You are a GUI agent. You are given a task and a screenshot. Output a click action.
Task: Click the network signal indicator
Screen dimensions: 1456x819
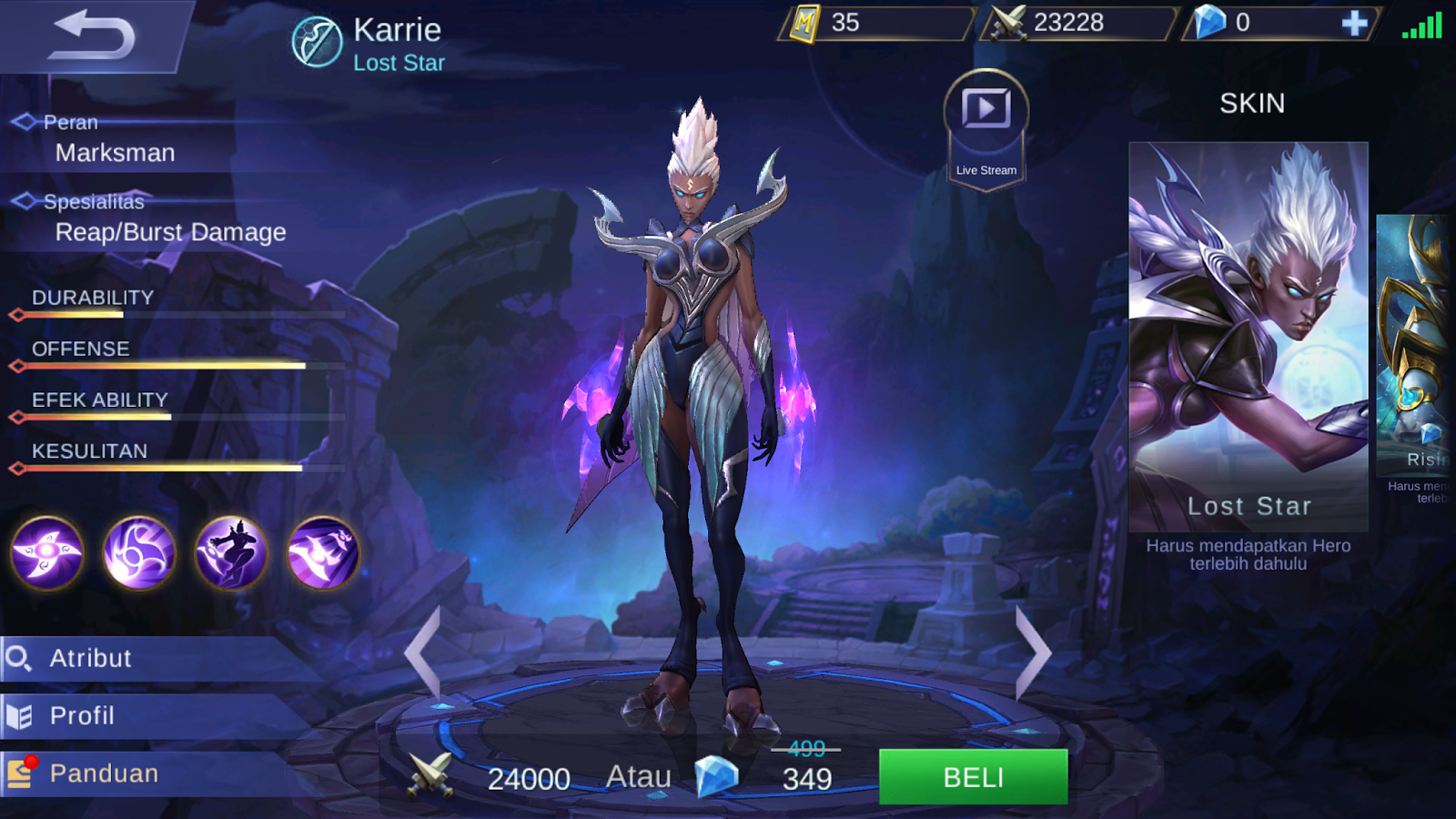(1423, 27)
